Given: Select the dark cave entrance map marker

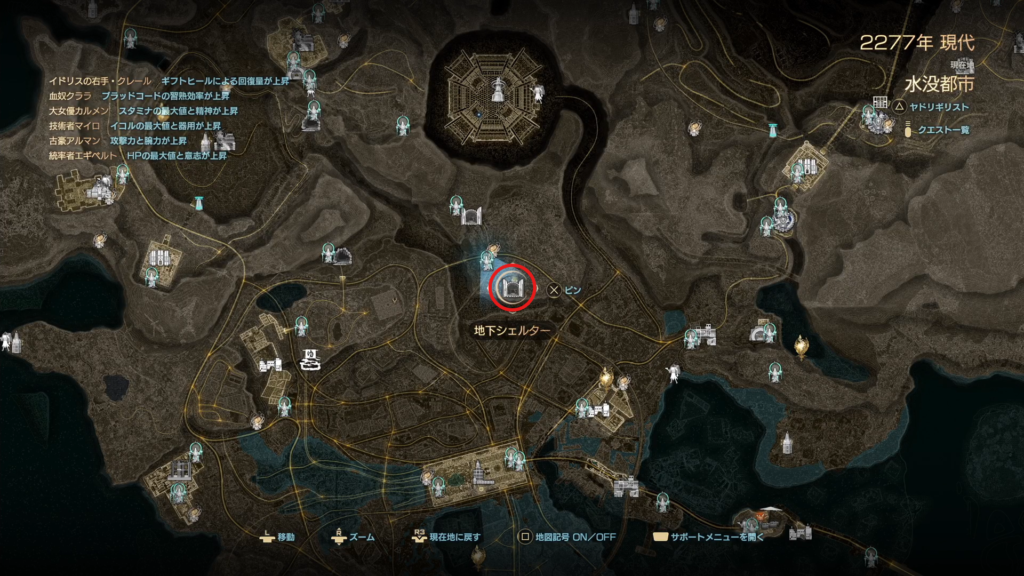Looking at the screenshot, I should click(x=341, y=257).
